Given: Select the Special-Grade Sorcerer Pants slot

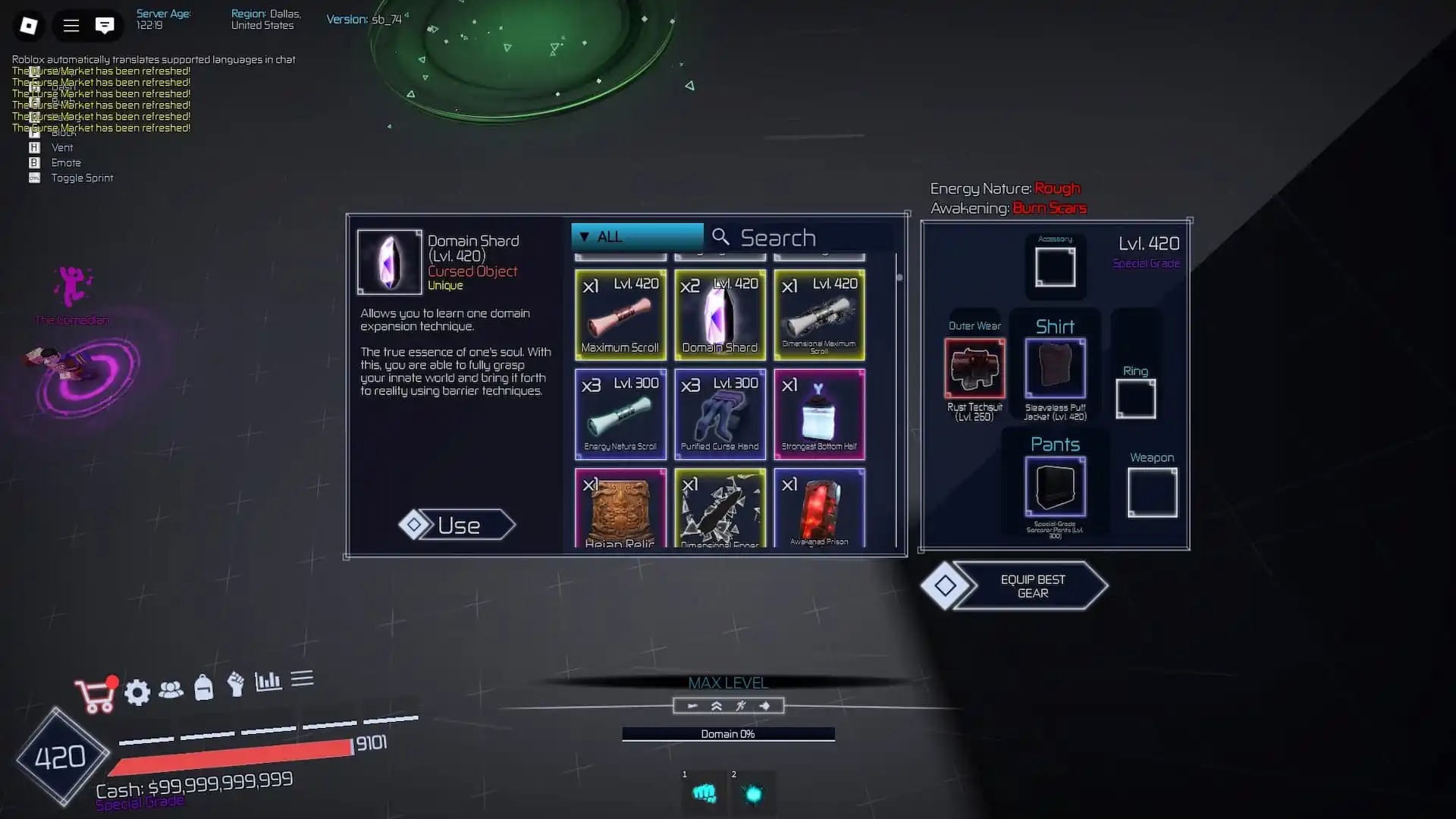Looking at the screenshot, I should 1055,487.
